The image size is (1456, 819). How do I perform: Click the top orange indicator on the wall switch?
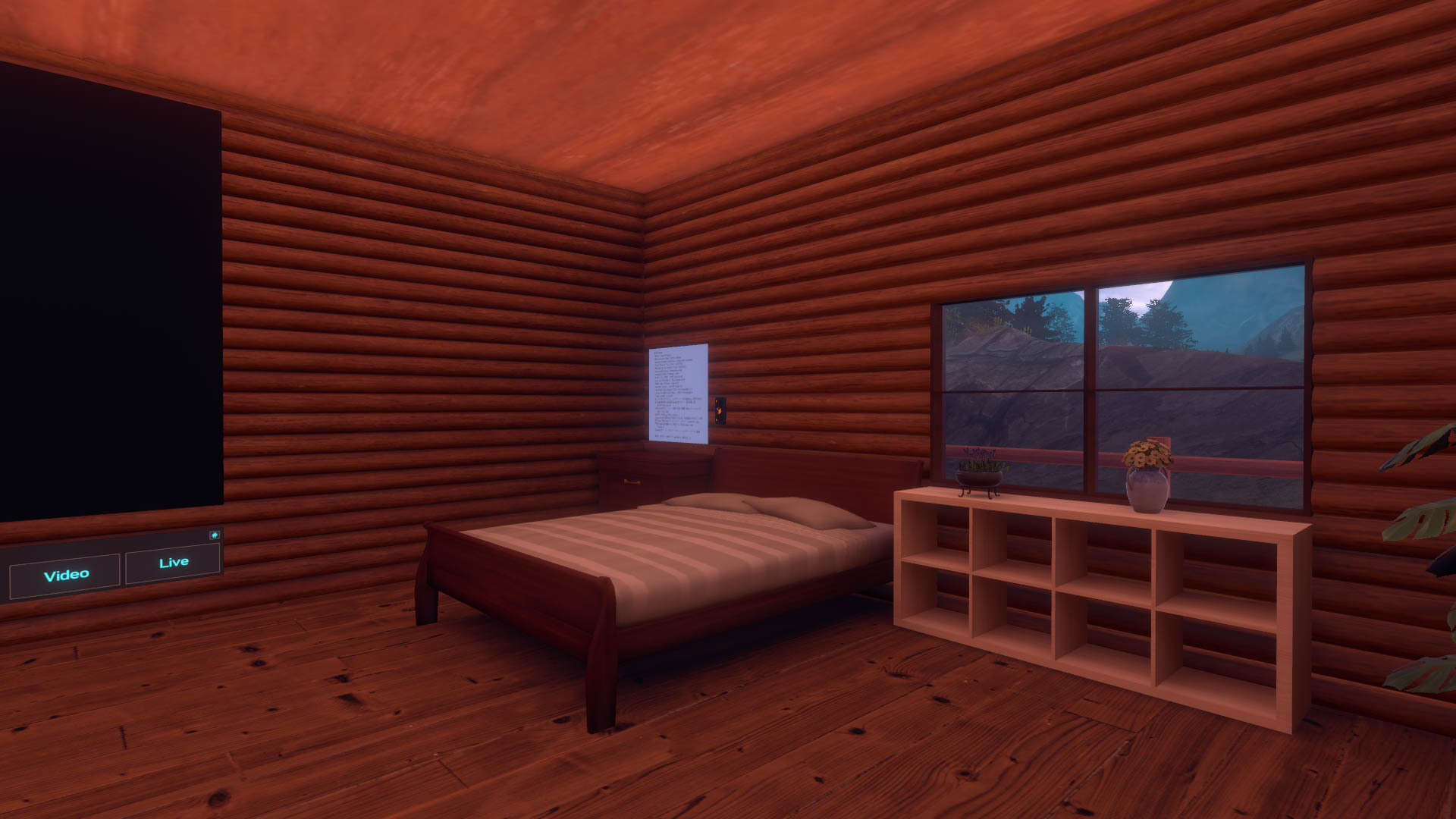(x=717, y=401)
